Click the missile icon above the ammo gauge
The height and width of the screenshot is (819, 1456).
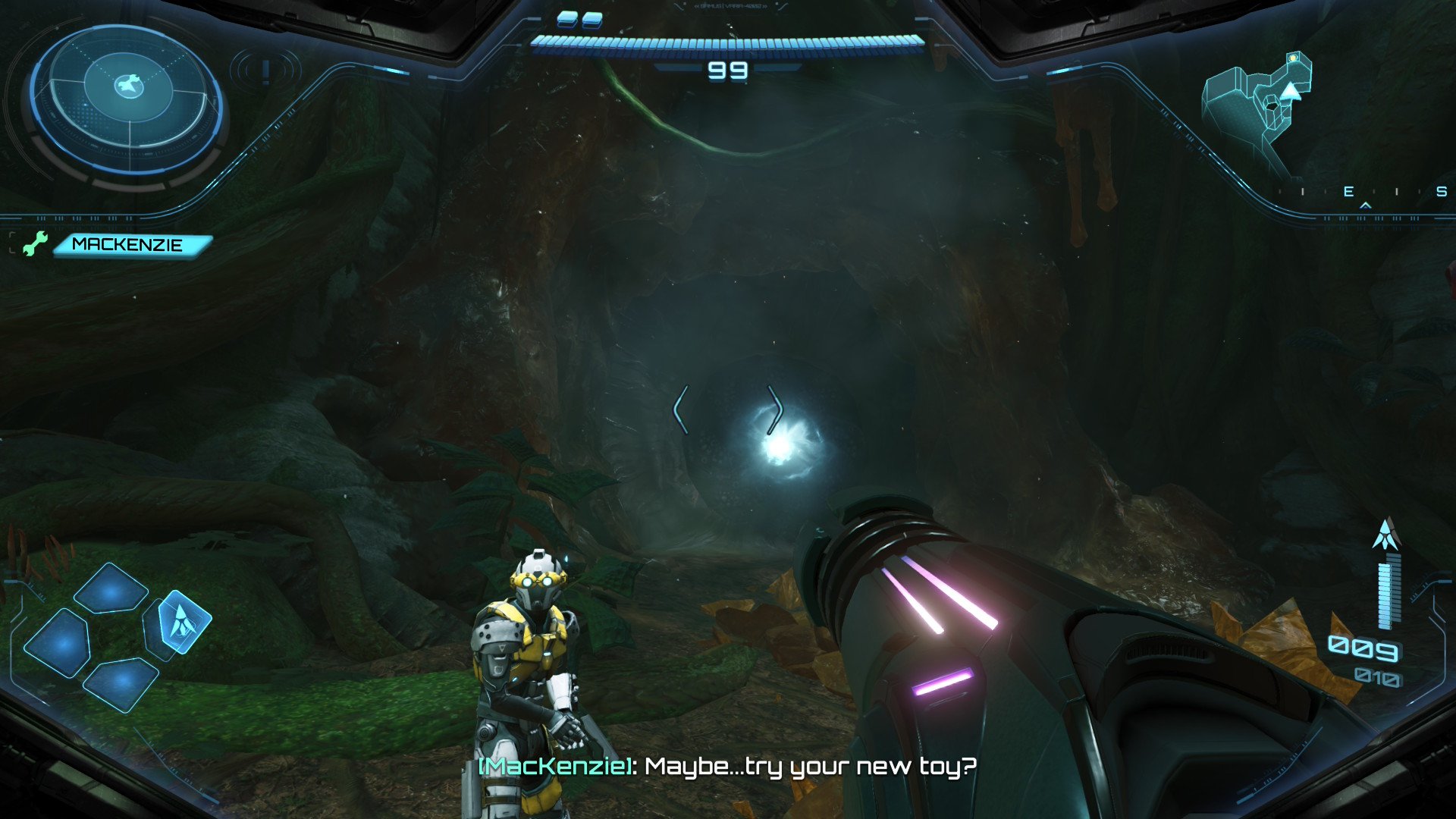[x=1386, y=534]
